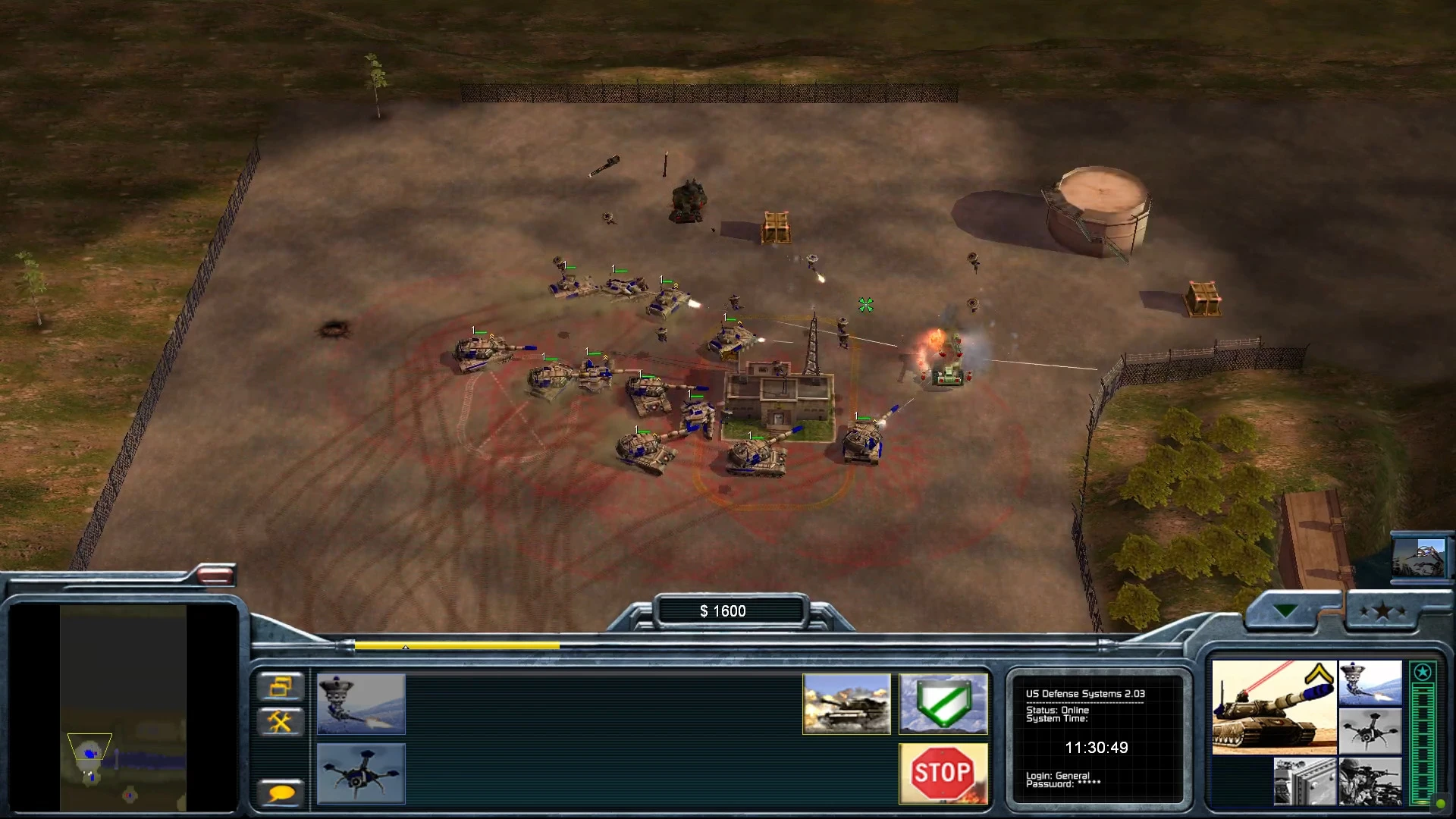
Task: Enable Guard mode with the green shield icon
Action: coord(943,704)
